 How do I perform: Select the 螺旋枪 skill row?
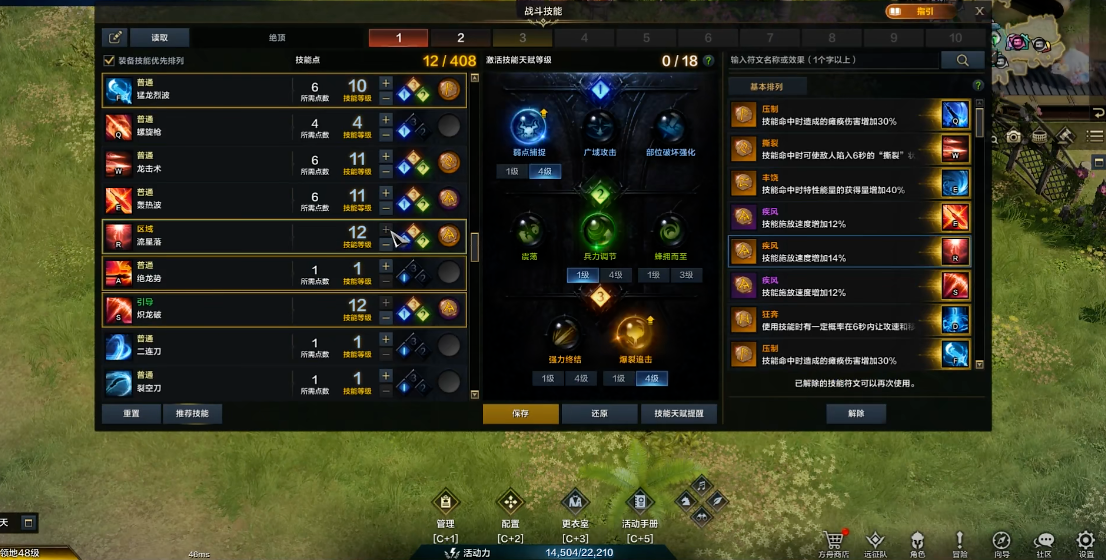200,125
